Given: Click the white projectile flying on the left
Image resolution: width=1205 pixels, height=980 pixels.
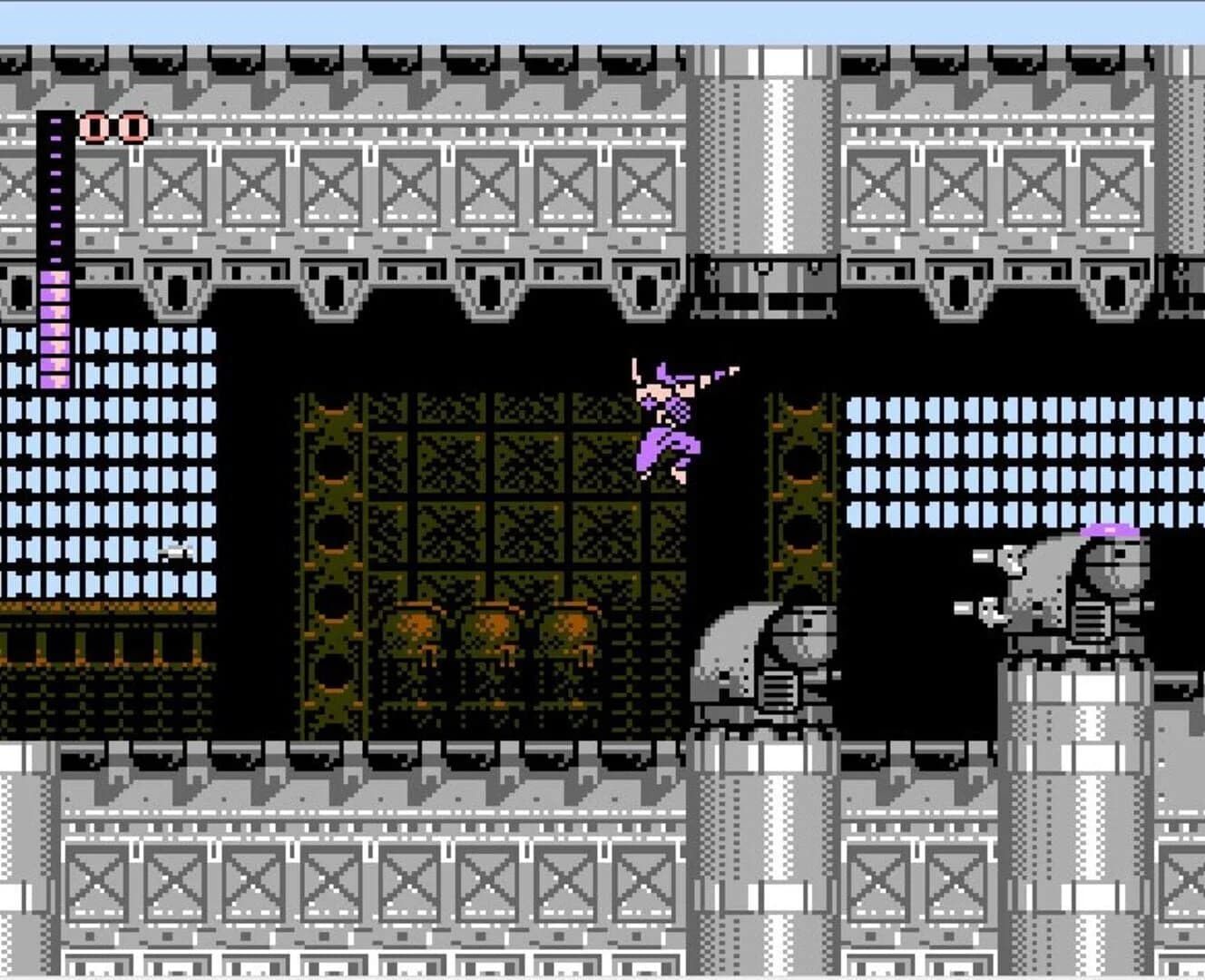Looking at the screenshot, I should [x=175, y=554].
